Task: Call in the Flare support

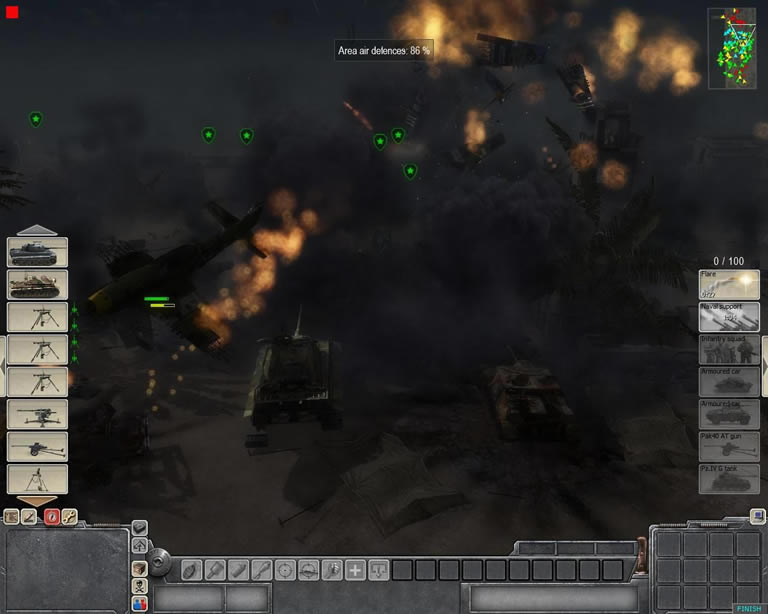Action: pyautogui.click(x=729, y=285)
